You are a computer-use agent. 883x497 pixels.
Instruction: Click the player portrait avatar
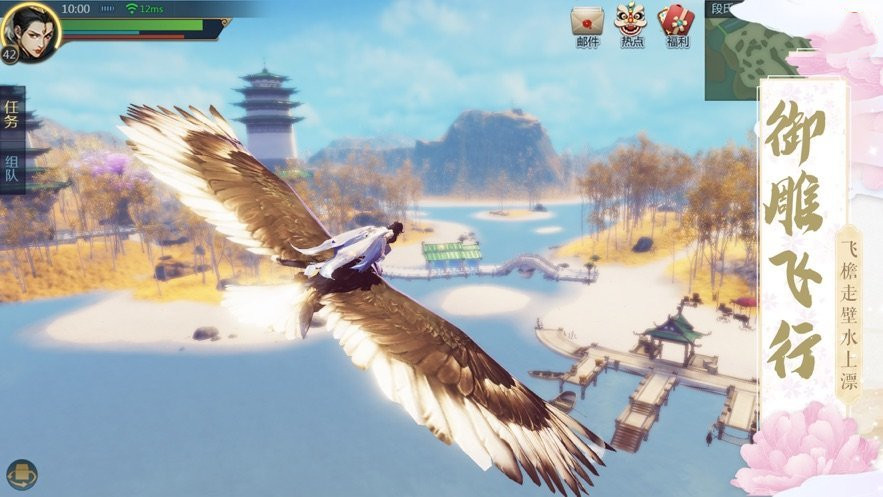coord(31,29)
